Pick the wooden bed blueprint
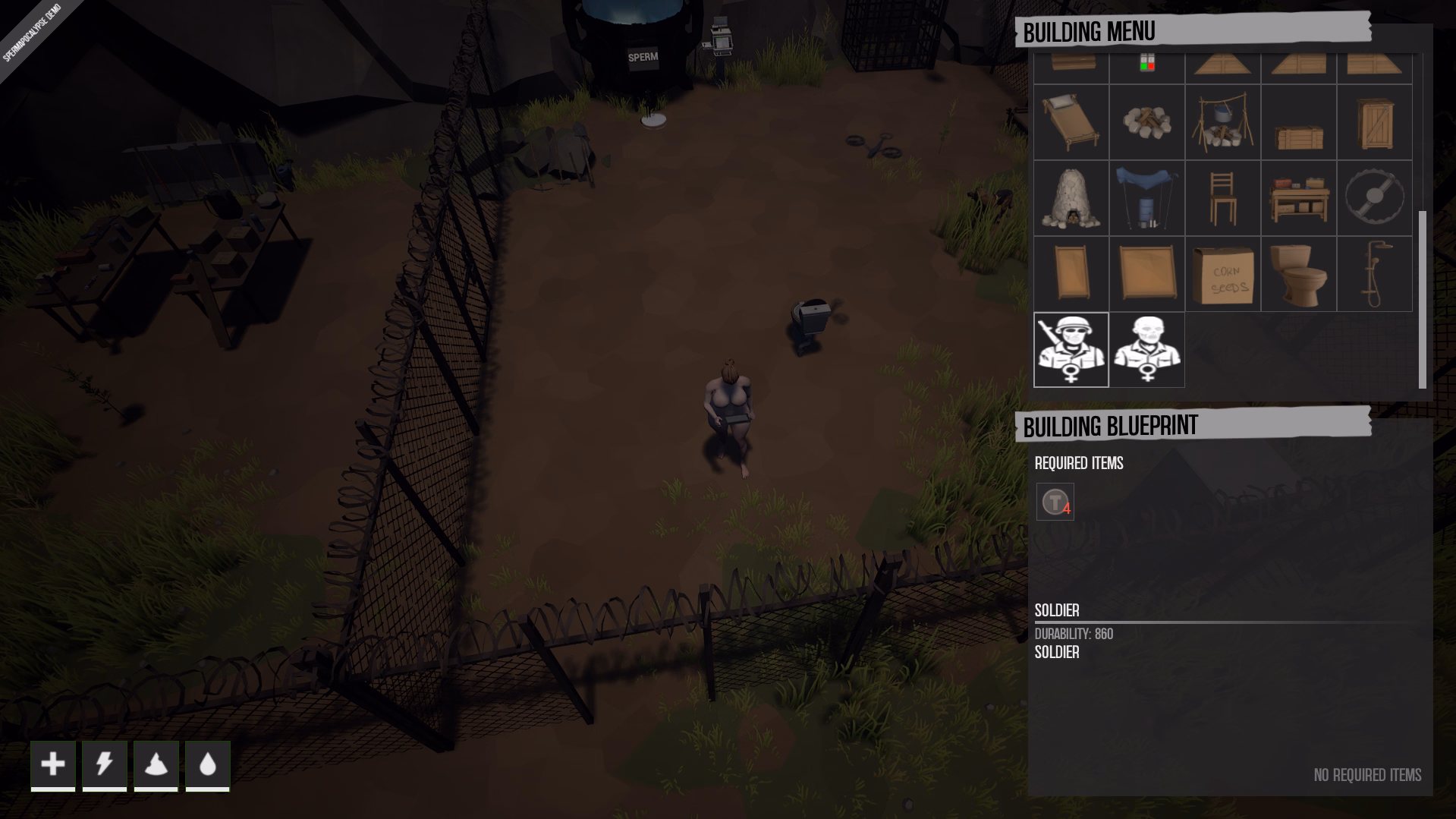 tap(1071, 122)
